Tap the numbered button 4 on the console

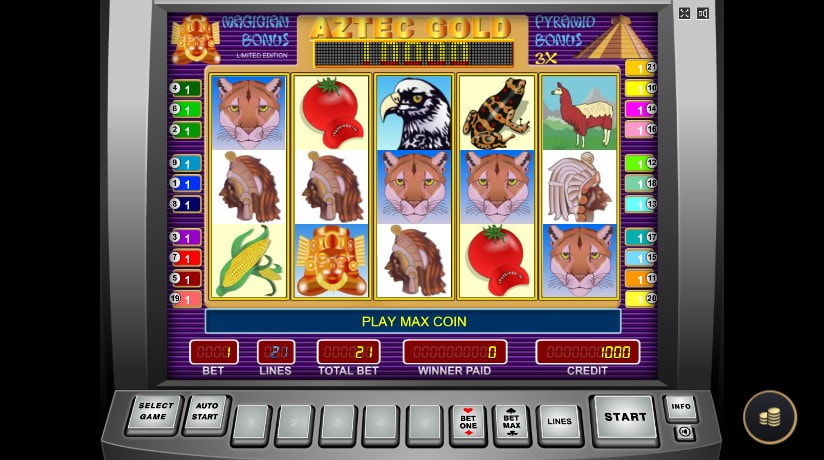click(x=380, y=425)
